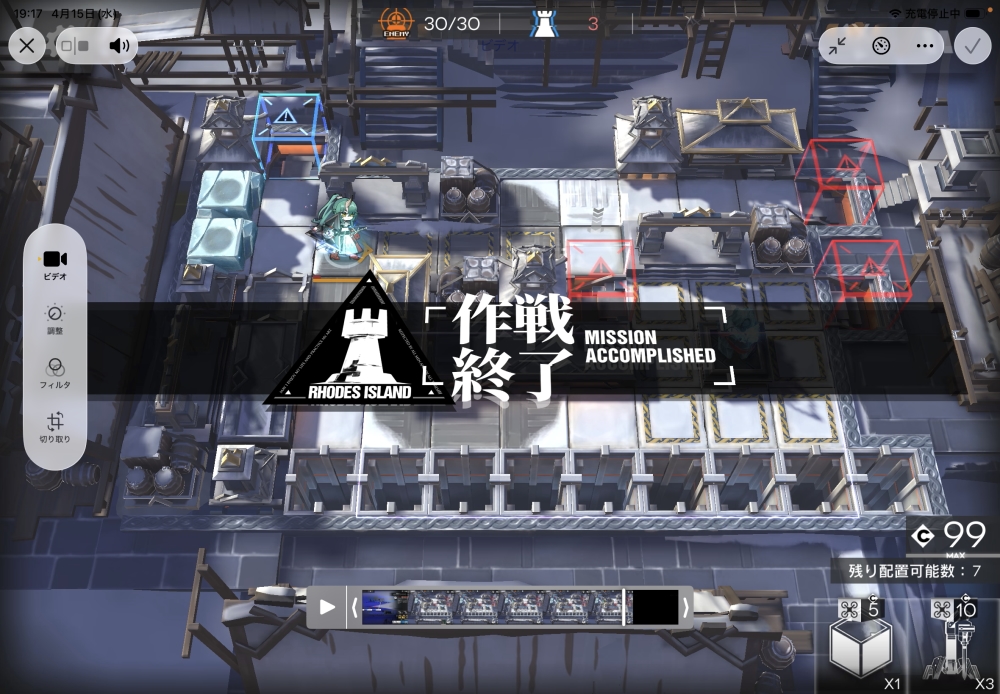This screenshot has height=694, width=1000.
Task: Close the video editor with the X button
Action: coord(26,45)
